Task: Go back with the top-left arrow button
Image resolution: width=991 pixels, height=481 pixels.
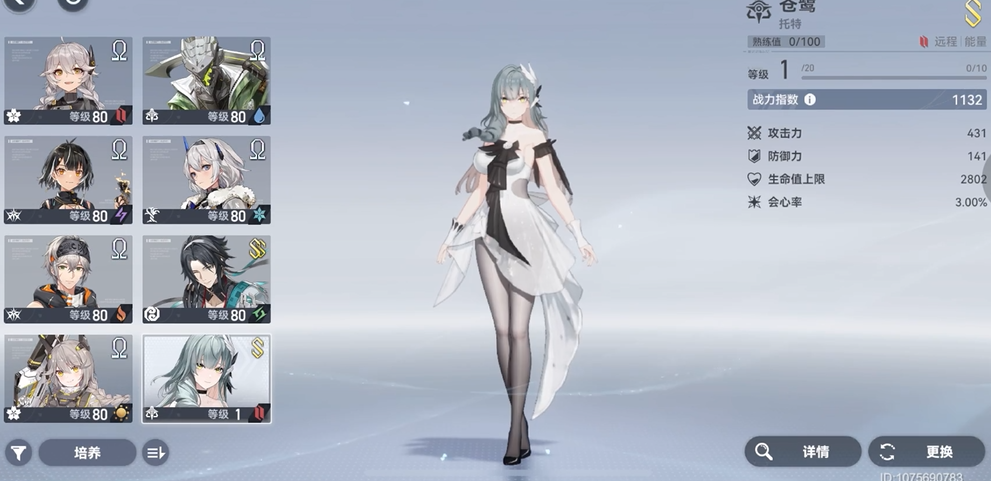Action: click(x=18, y=3)
